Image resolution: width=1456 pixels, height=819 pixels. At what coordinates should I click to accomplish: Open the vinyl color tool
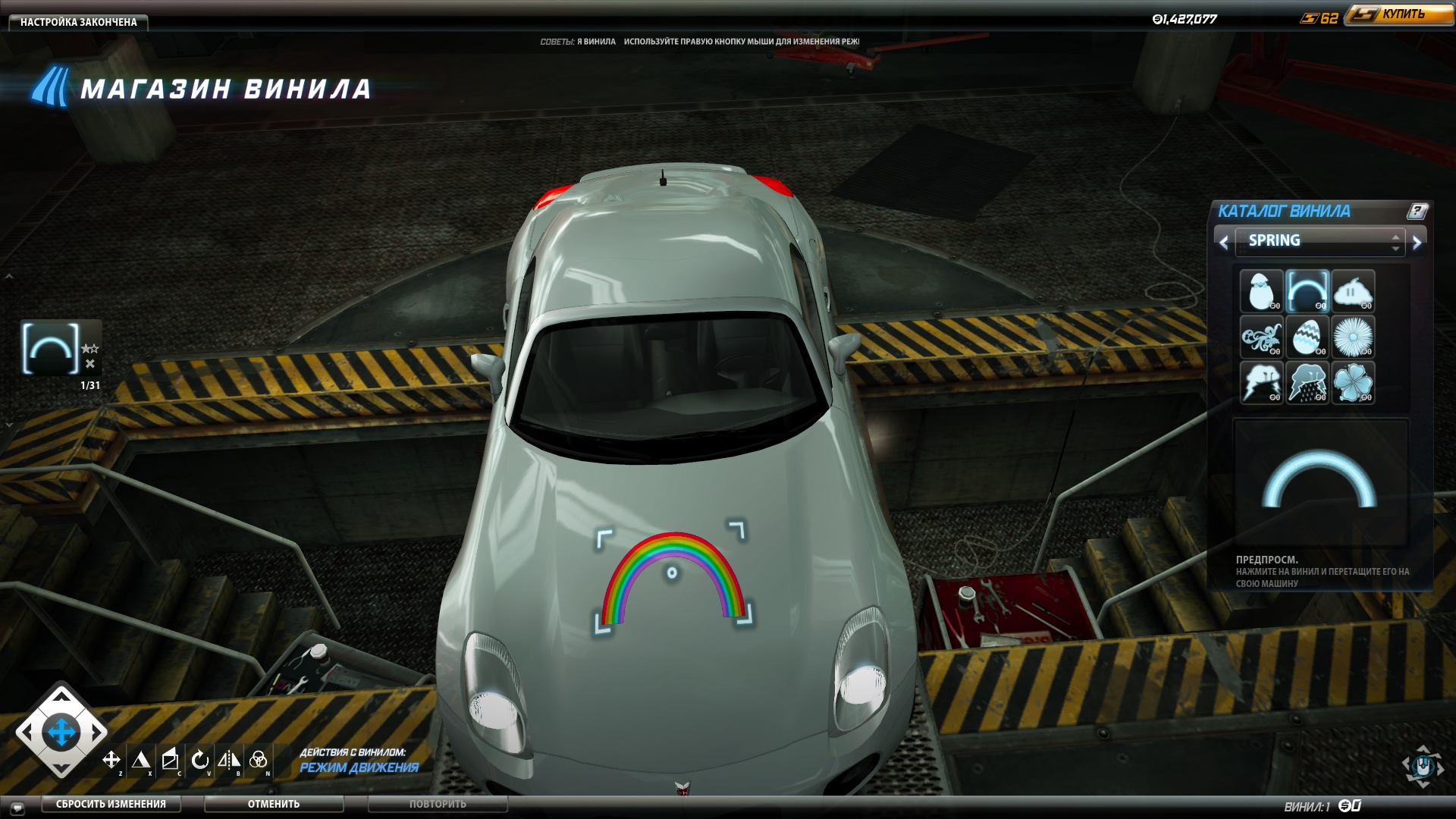click(258, 760)
